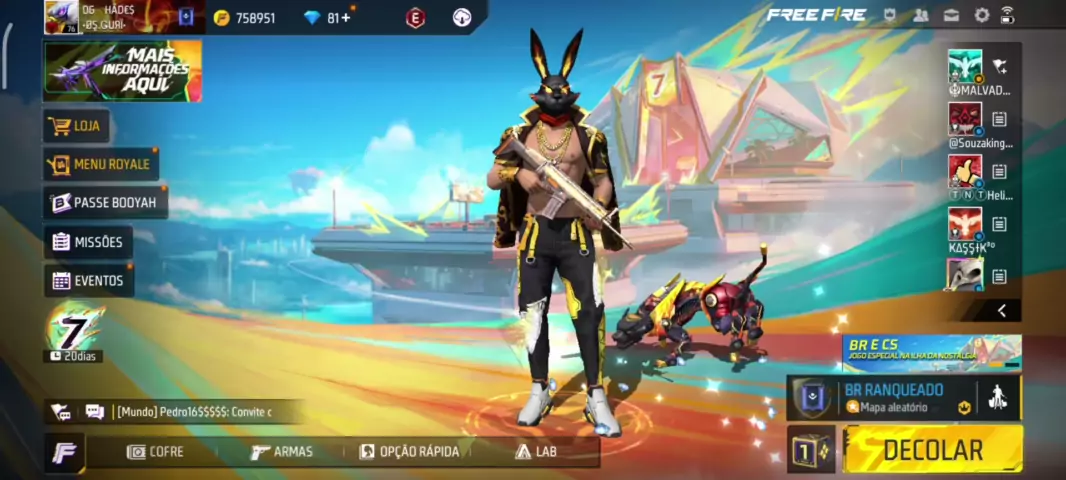
Task: Open the OPÇÃO RÁPIDA tab
Action: click(x=409, y=452)
